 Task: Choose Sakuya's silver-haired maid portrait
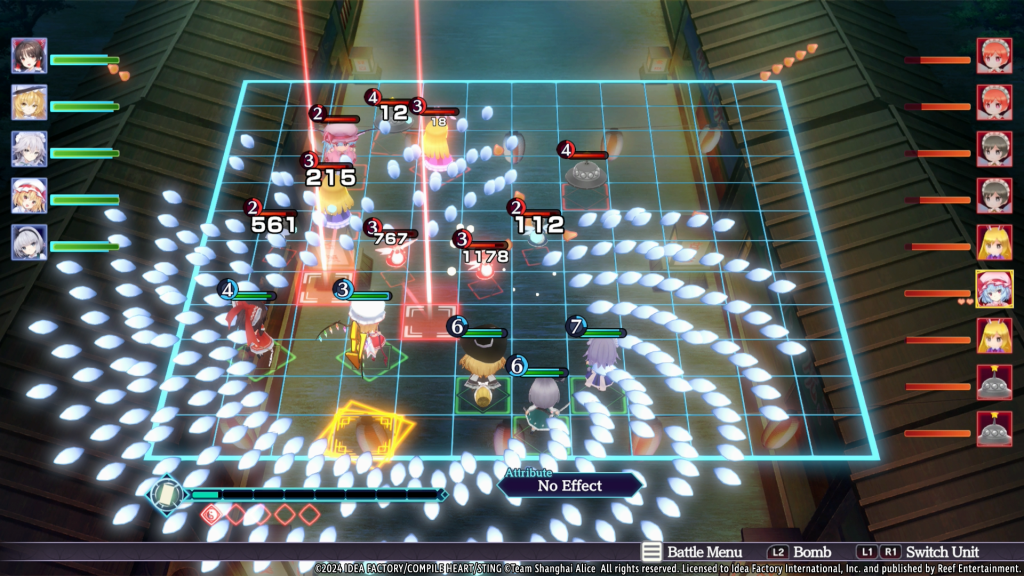click(x=29, y=149)
